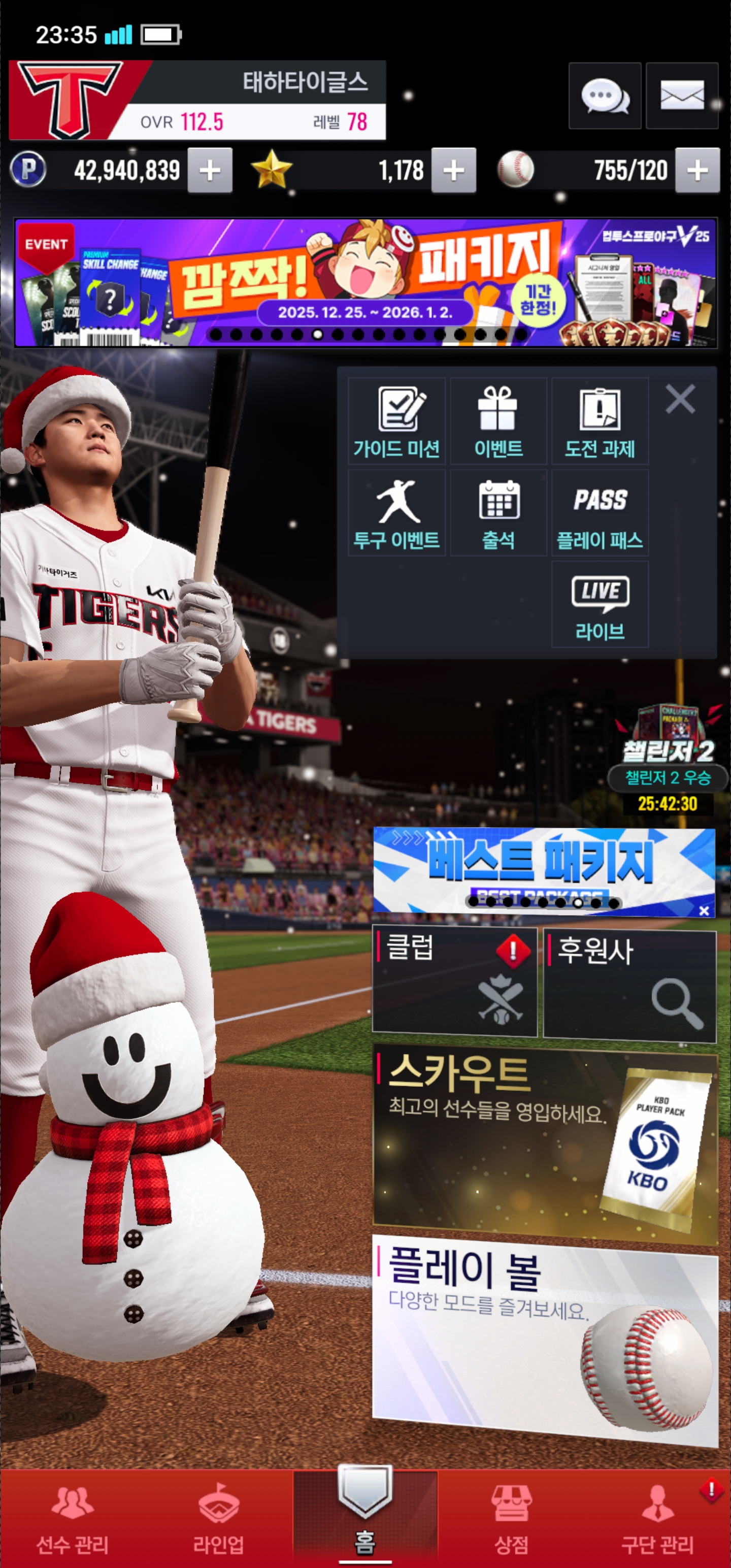
Task: Open the chat speech bubble icon
Action: coord(605,96)
